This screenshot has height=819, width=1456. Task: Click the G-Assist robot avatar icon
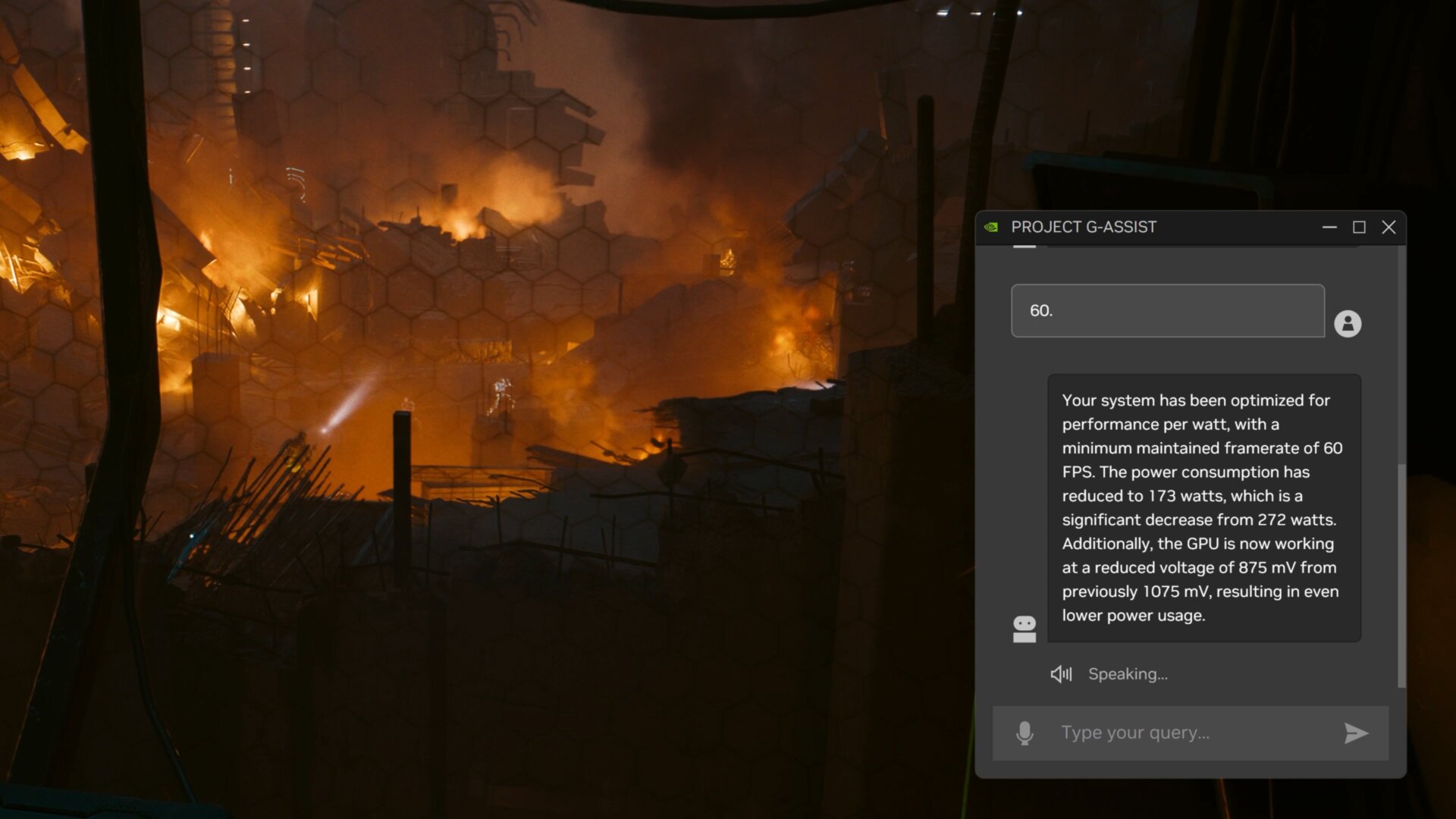point(1025,627)
